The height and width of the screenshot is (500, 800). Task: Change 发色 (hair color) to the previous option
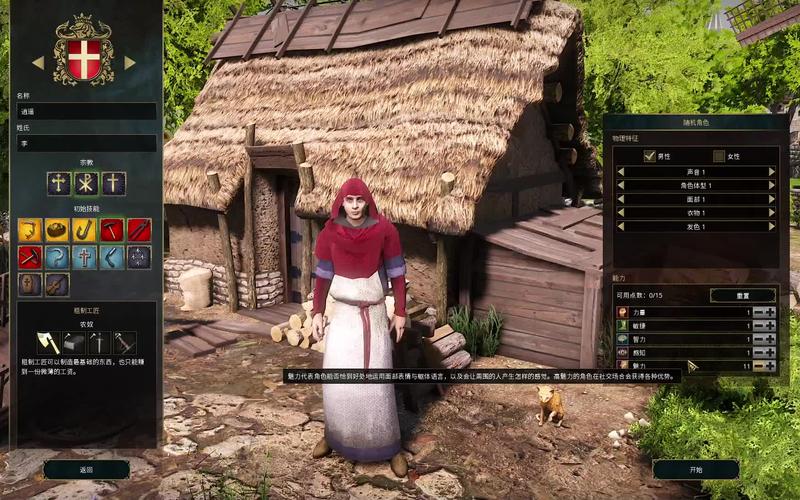(620, 227)
